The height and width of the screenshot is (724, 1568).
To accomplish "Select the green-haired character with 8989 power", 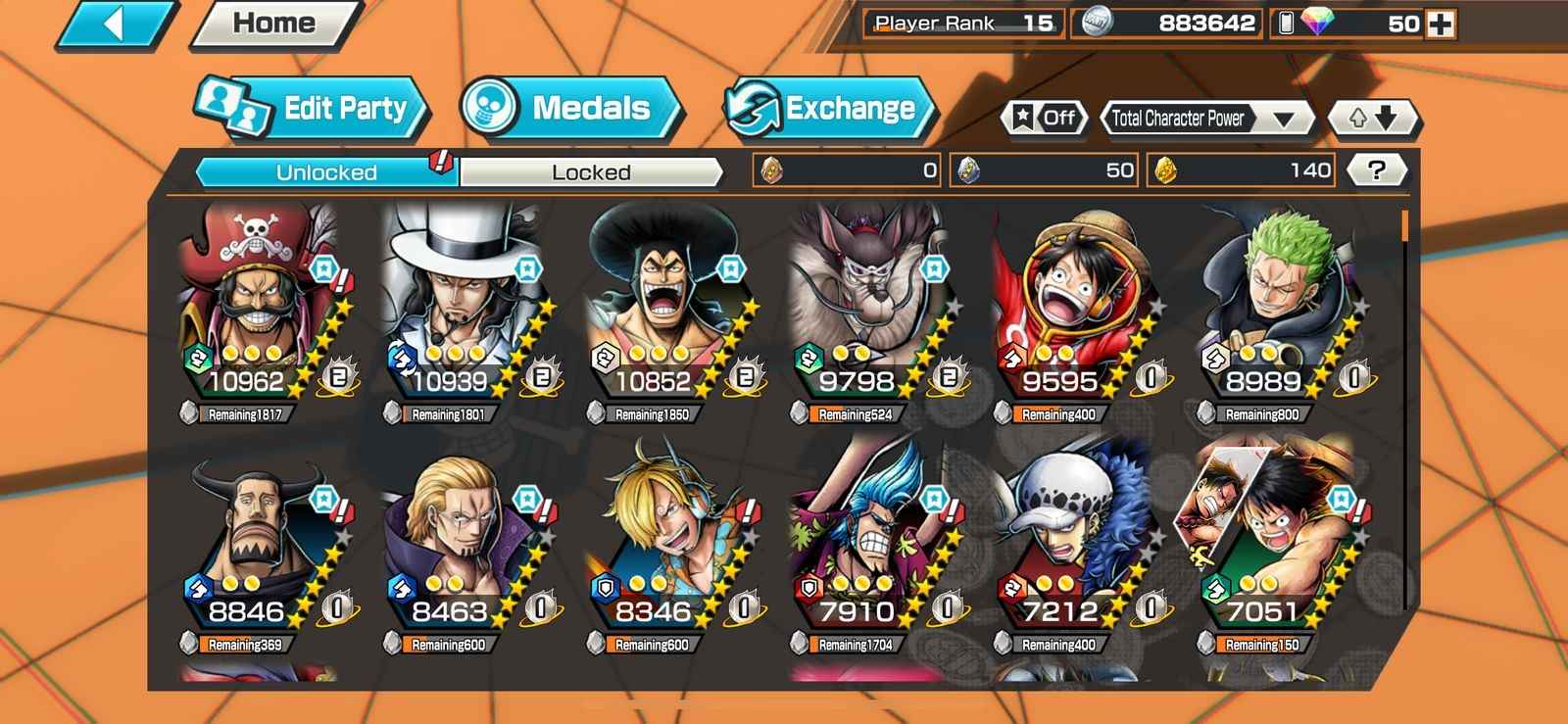I will pos(1276,304).
